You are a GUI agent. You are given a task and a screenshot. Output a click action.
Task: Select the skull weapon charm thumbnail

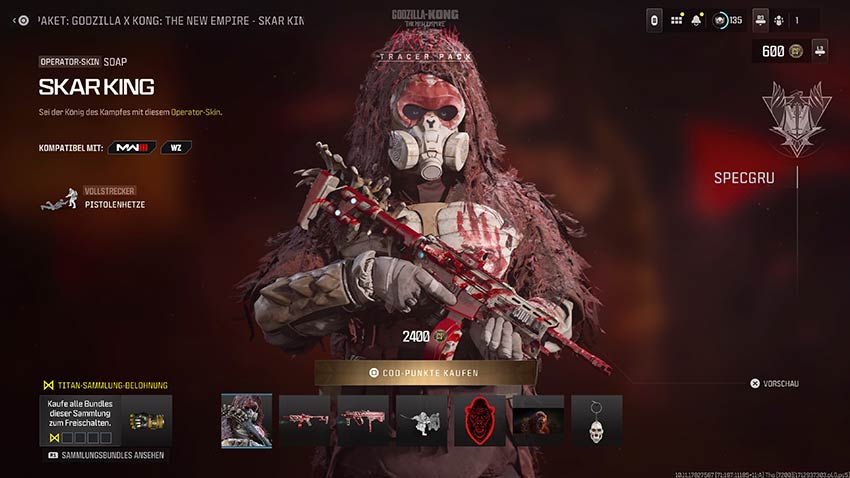coord(597,420)
